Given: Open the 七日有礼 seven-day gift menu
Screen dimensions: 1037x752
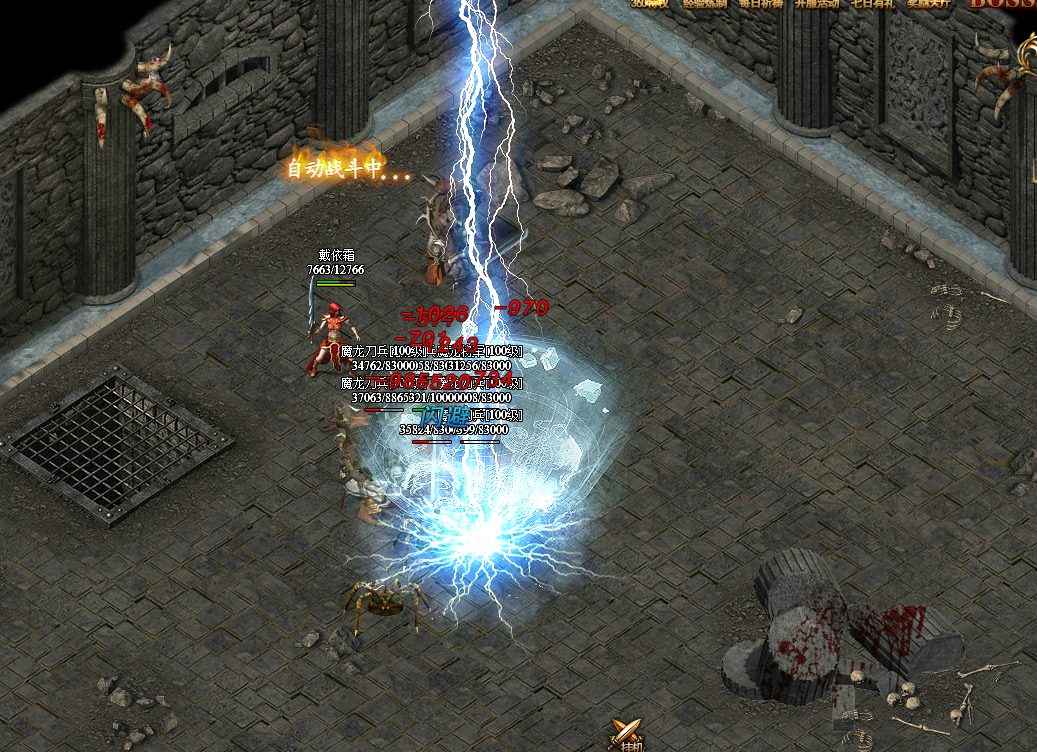Looking at the screenshot, I should [872, 4].
